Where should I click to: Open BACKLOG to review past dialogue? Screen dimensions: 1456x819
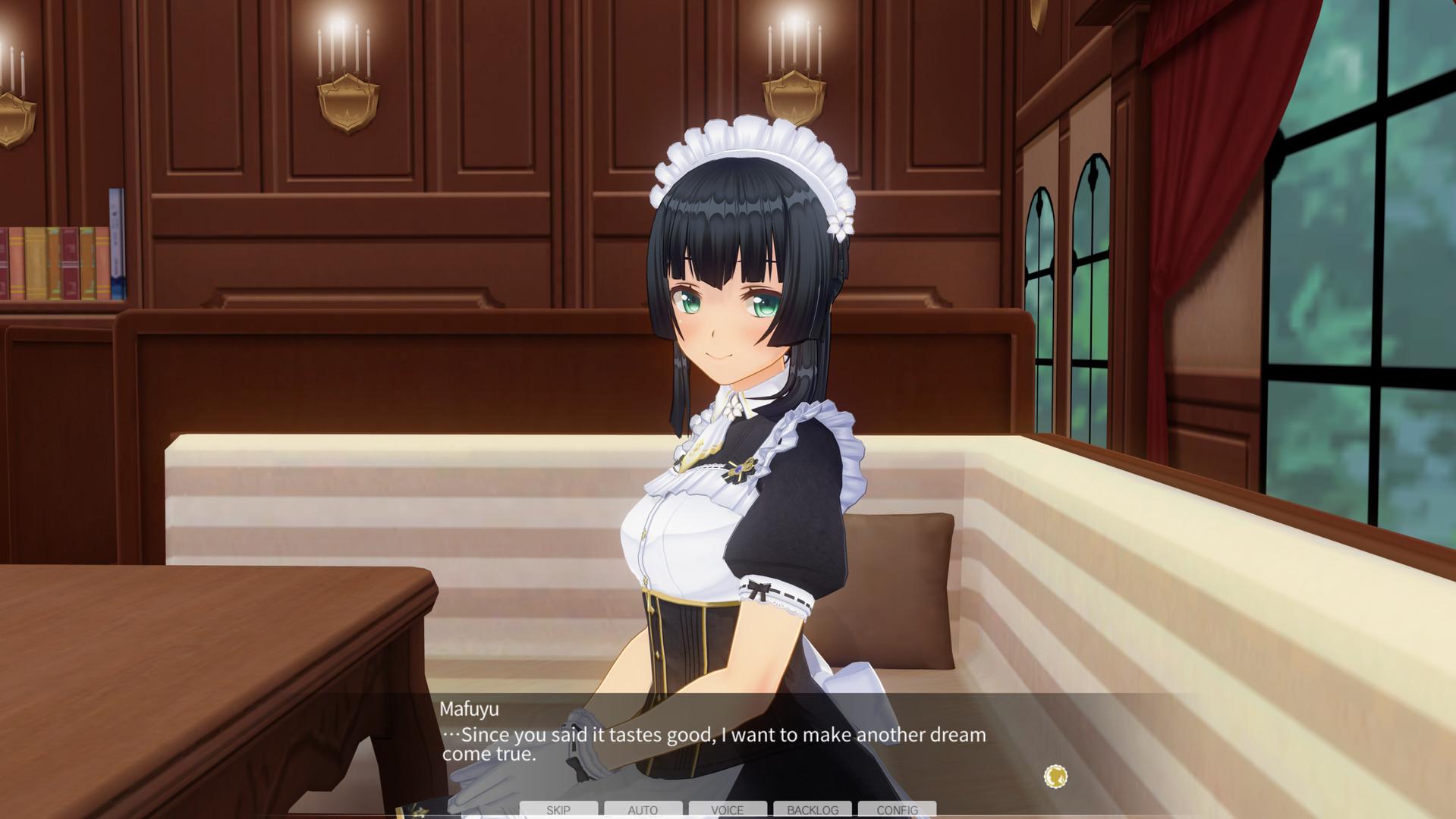pos(812,810)
